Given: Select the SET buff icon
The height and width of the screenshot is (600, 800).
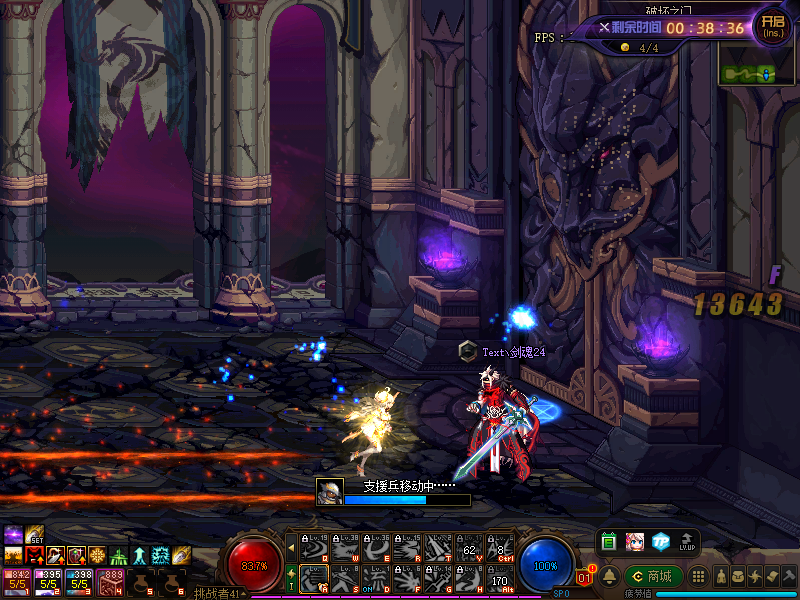Looking at the screenshot, I should coord(34,534).
